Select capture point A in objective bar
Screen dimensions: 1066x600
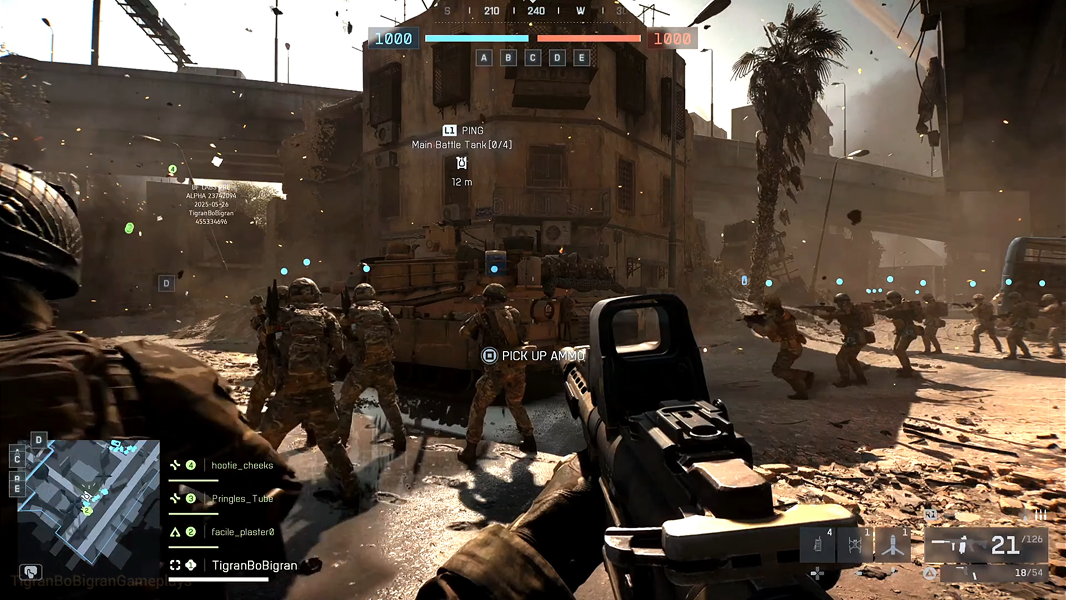(x=484, y=57)
